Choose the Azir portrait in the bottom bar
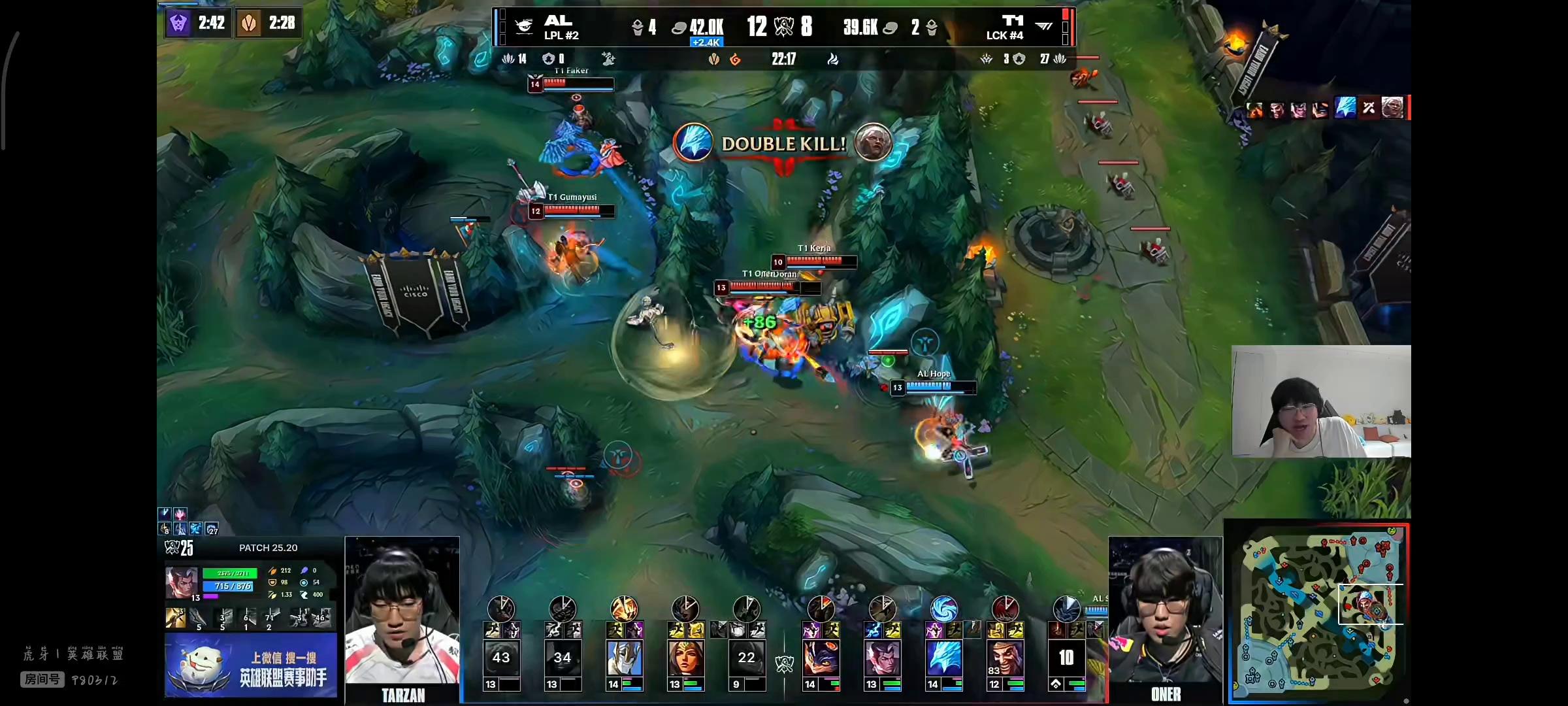The width and height of the screenshot is (1568, 706). pyautogui.click(x=624, y=658)
